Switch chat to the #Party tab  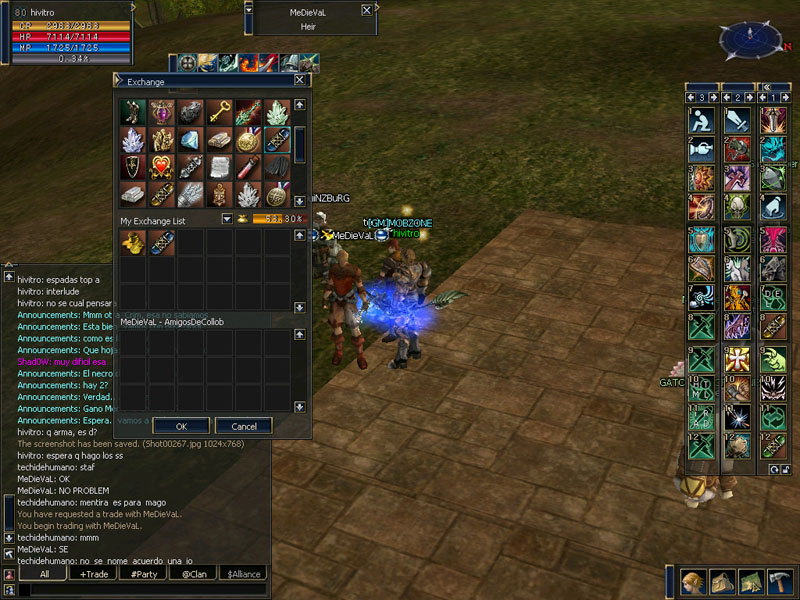[x=144, y=574]
